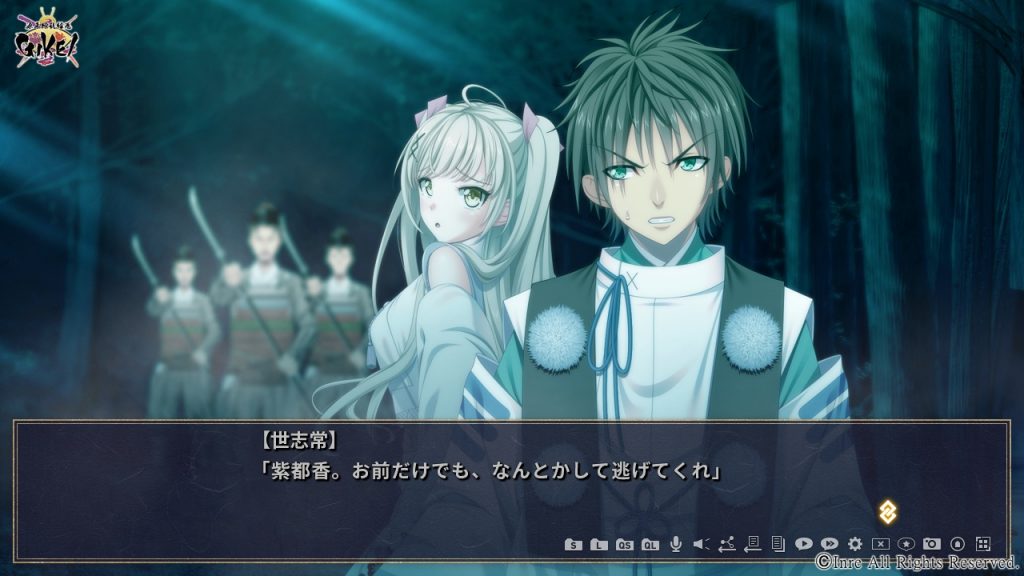
Task: Click the return-arrow previous line icon
Action: click(752, 544)
